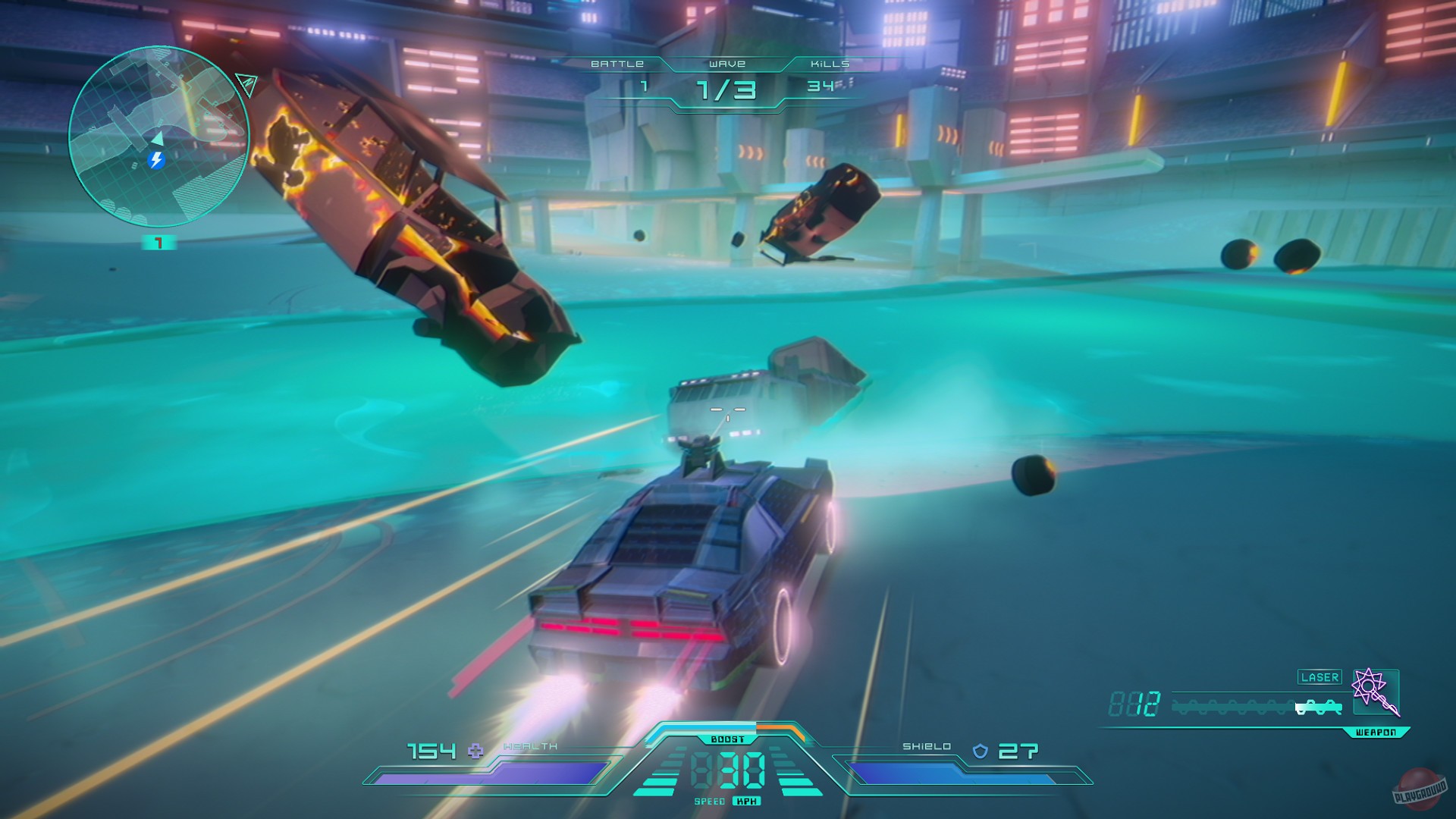The width and height of the screenshot is (1456, 819).
Task: Click the blue lightning pickup marker on minimap
Action: pos(157,160)
